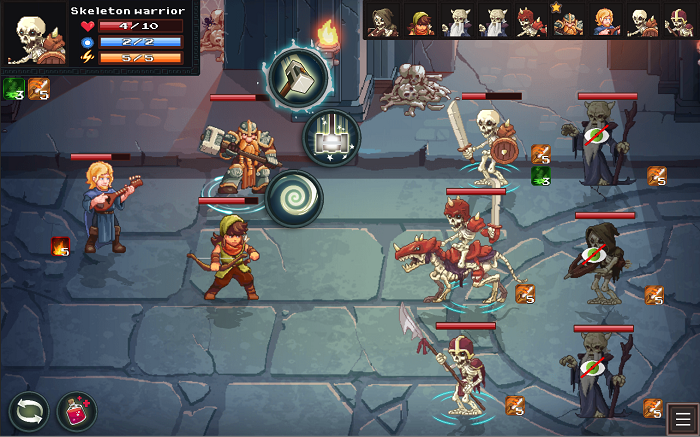Use the hammer ground-slam ability with light beams
Screen dimensions: 700x437
point(332,137)
